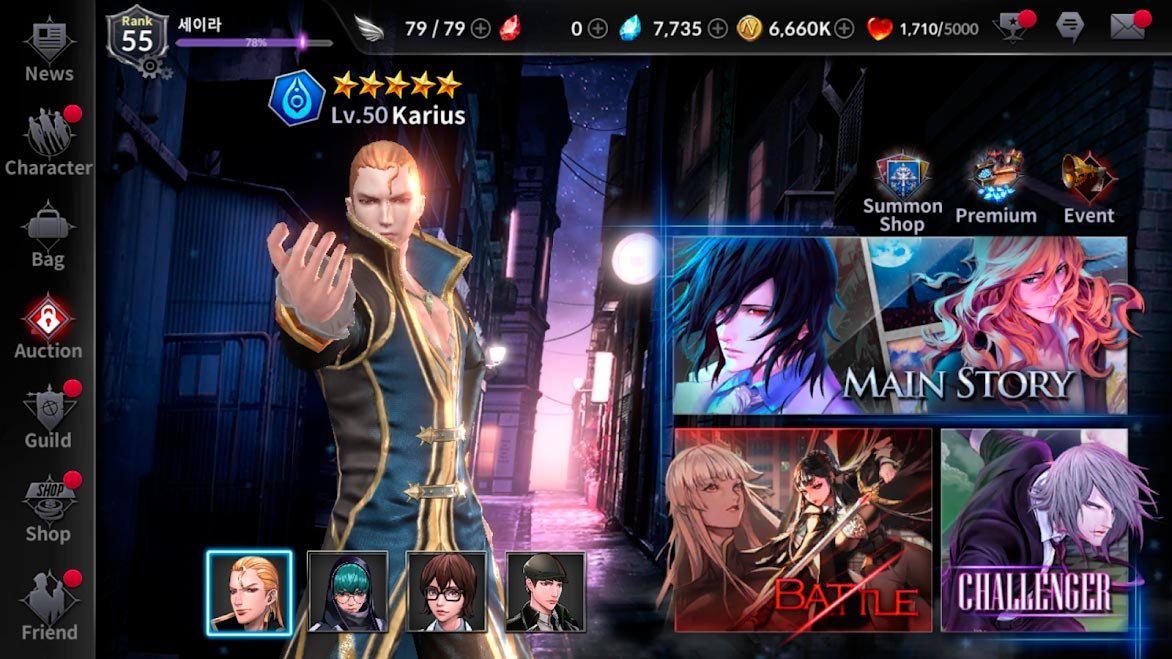
Task: Select the black-cap character portrait
Action: 545,592
